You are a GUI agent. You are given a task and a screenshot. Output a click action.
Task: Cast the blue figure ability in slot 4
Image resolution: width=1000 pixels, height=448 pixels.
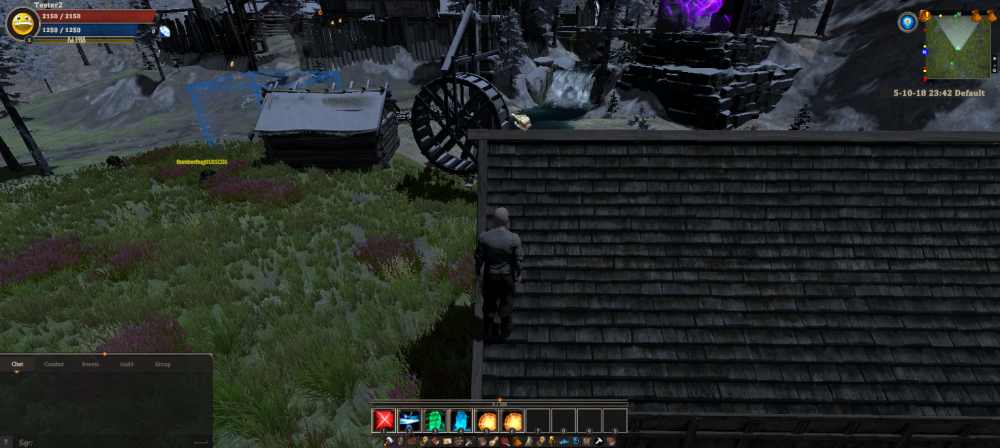[461, 420]
